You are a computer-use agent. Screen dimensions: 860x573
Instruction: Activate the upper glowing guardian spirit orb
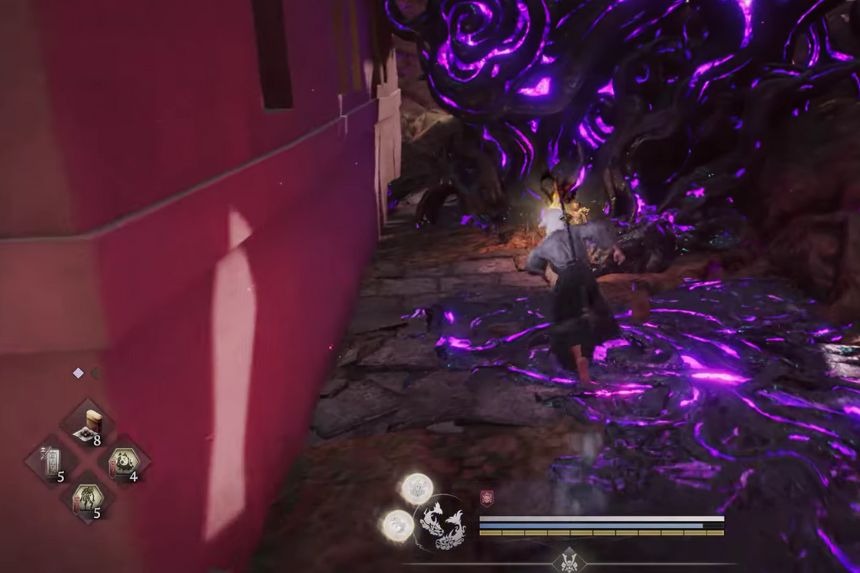coord(417,488)
